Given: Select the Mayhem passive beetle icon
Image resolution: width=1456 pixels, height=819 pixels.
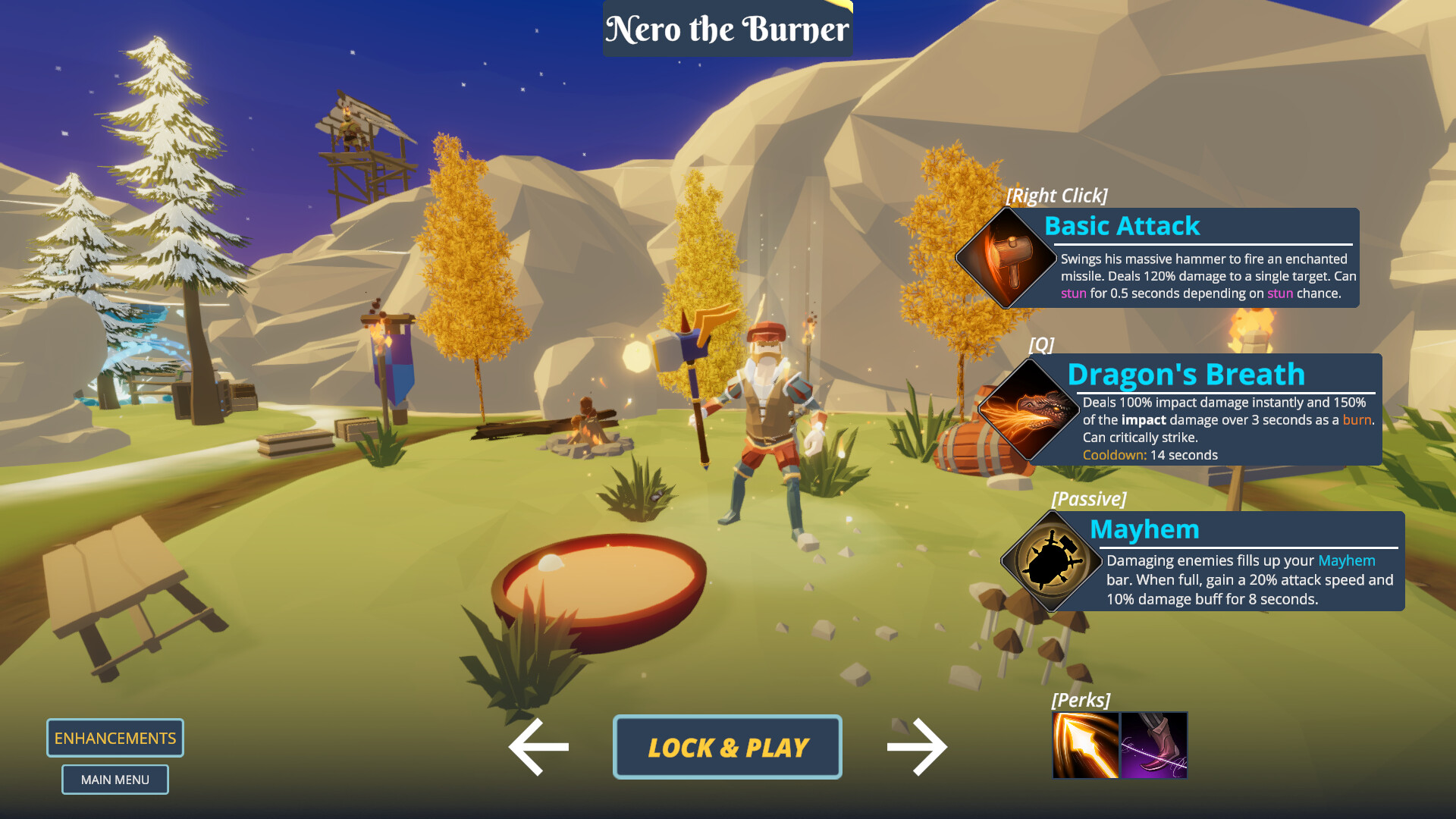Looking at the screenshot, I should pos(1050,561).
